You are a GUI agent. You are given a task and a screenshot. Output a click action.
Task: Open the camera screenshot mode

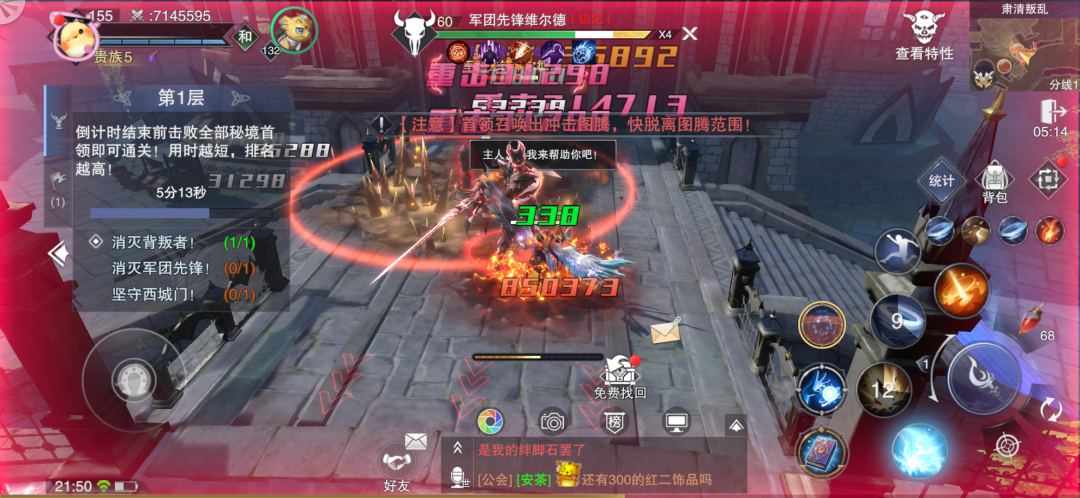click(x=552, y=421)
